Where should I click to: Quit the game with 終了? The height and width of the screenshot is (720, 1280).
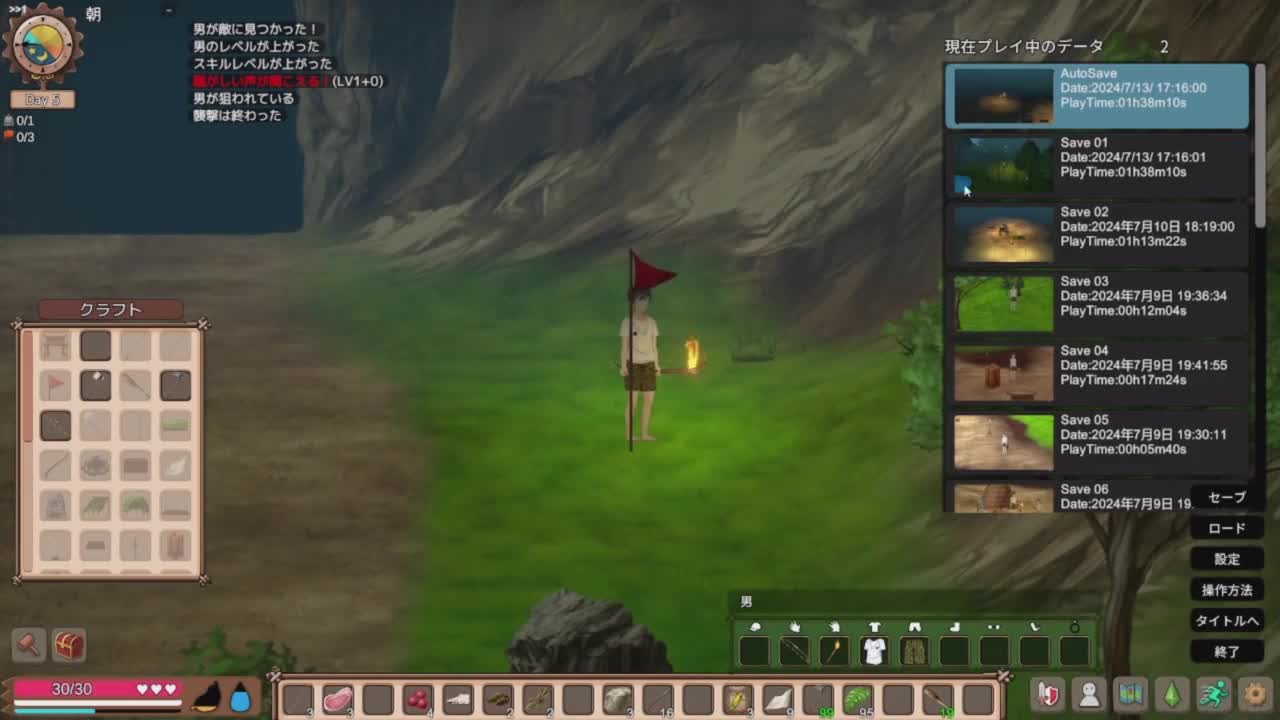pyautogui.click(x=1227, y=652)
